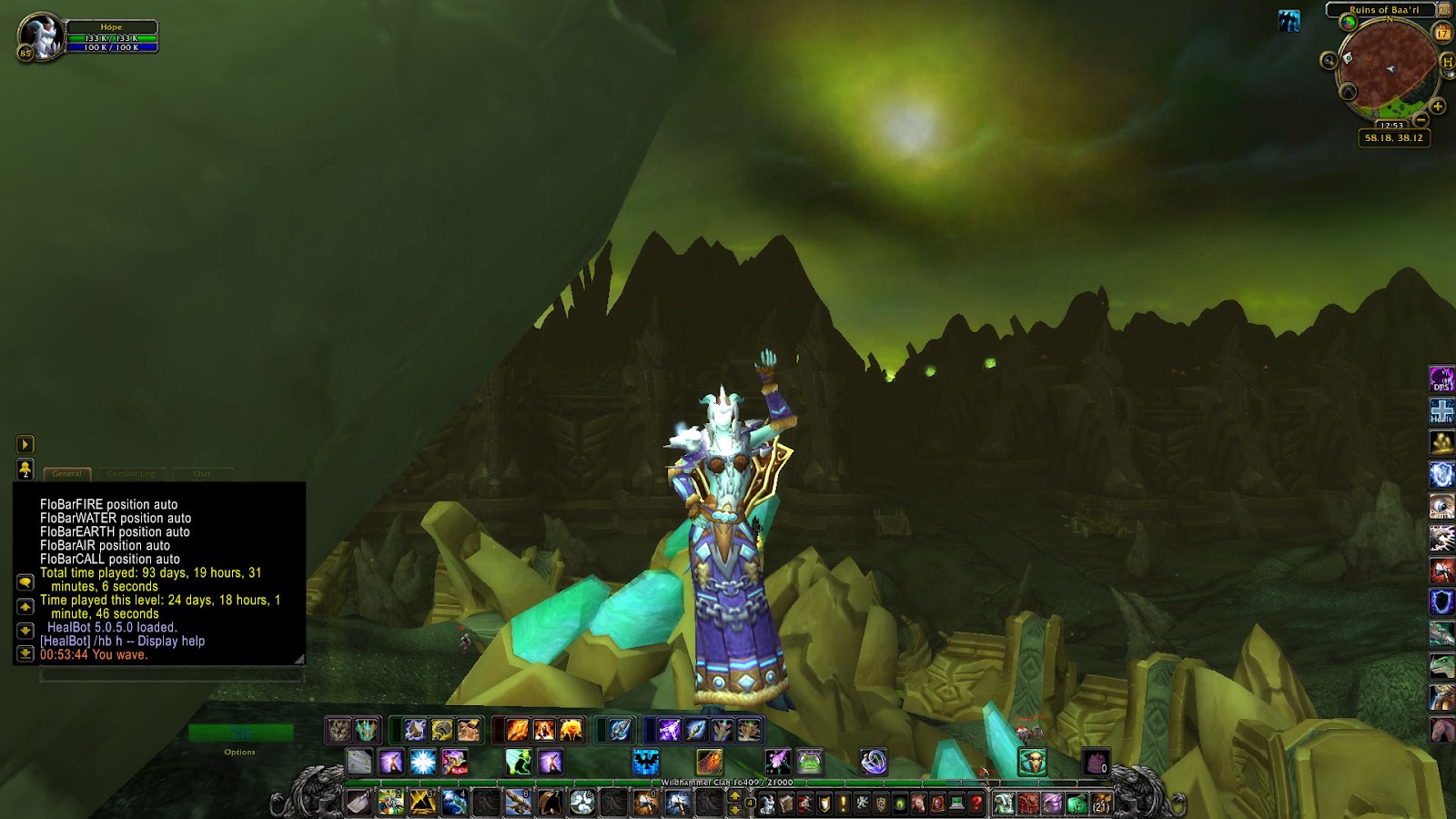Image resolution: width=1456 pixels, height=819 pixels.
Task: Click the Wildhammer Clan reputation progress bar
Action: click(728, 781)
